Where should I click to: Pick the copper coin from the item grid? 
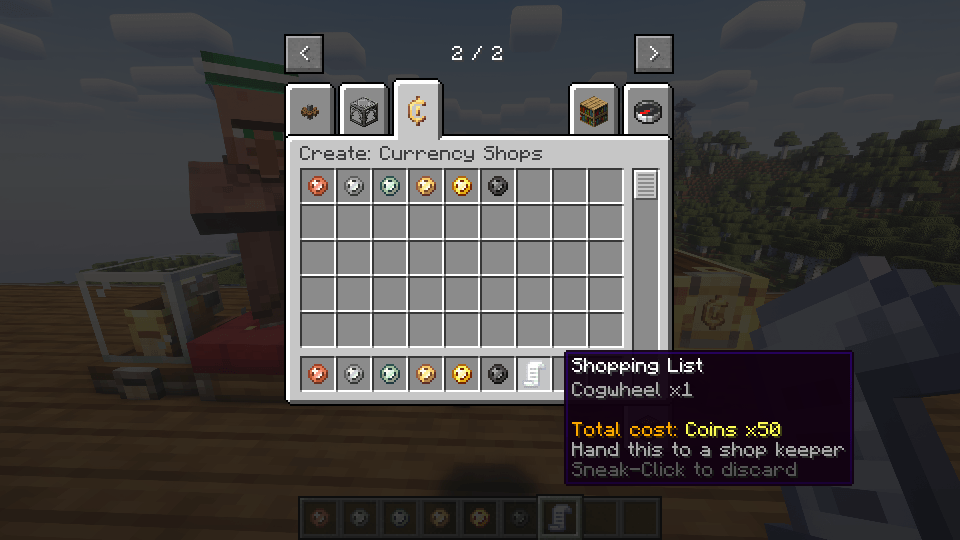[318, 186]
